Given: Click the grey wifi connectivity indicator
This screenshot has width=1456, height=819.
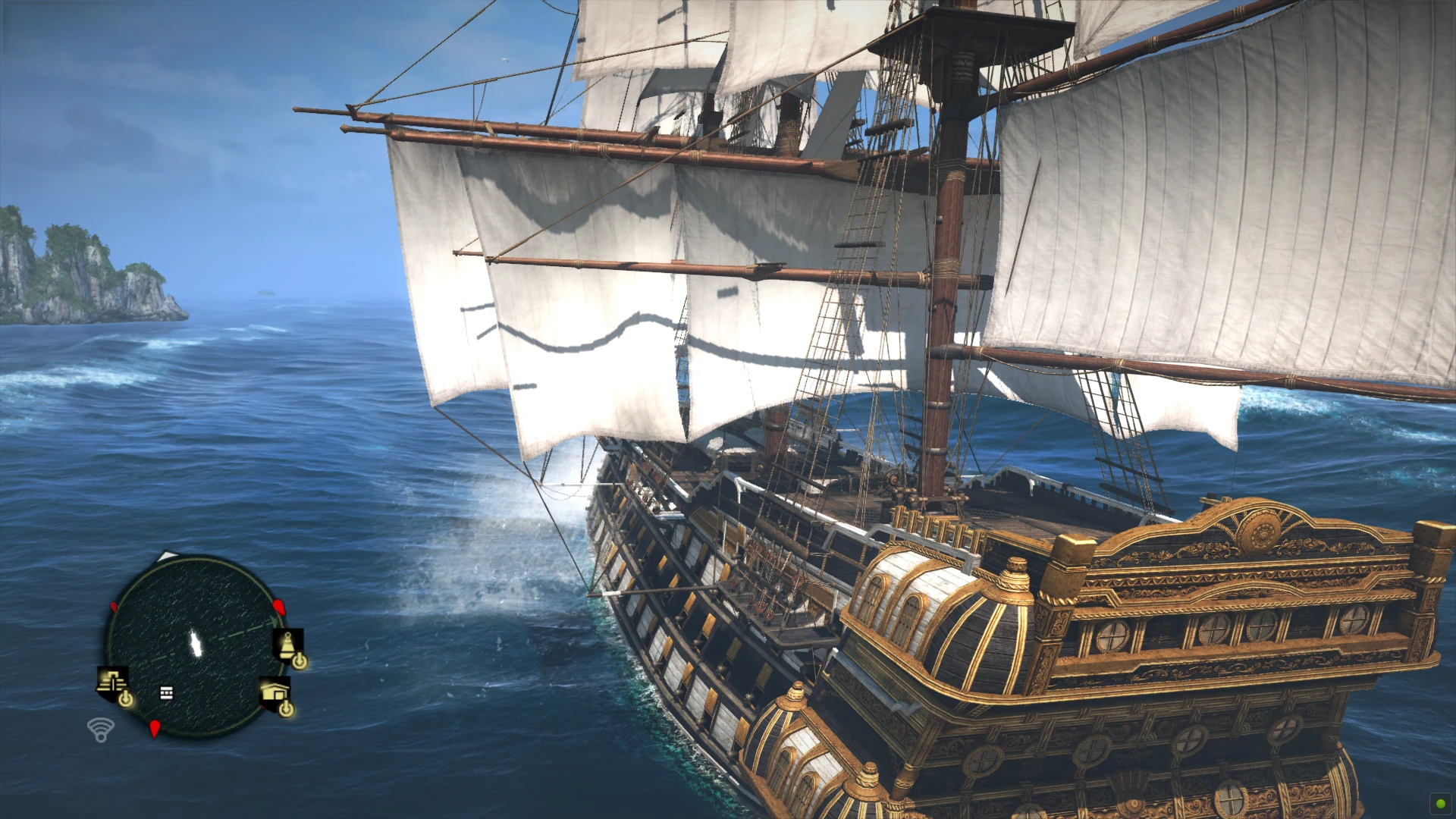Looking at the screenshot, I should tap(100, 729).
